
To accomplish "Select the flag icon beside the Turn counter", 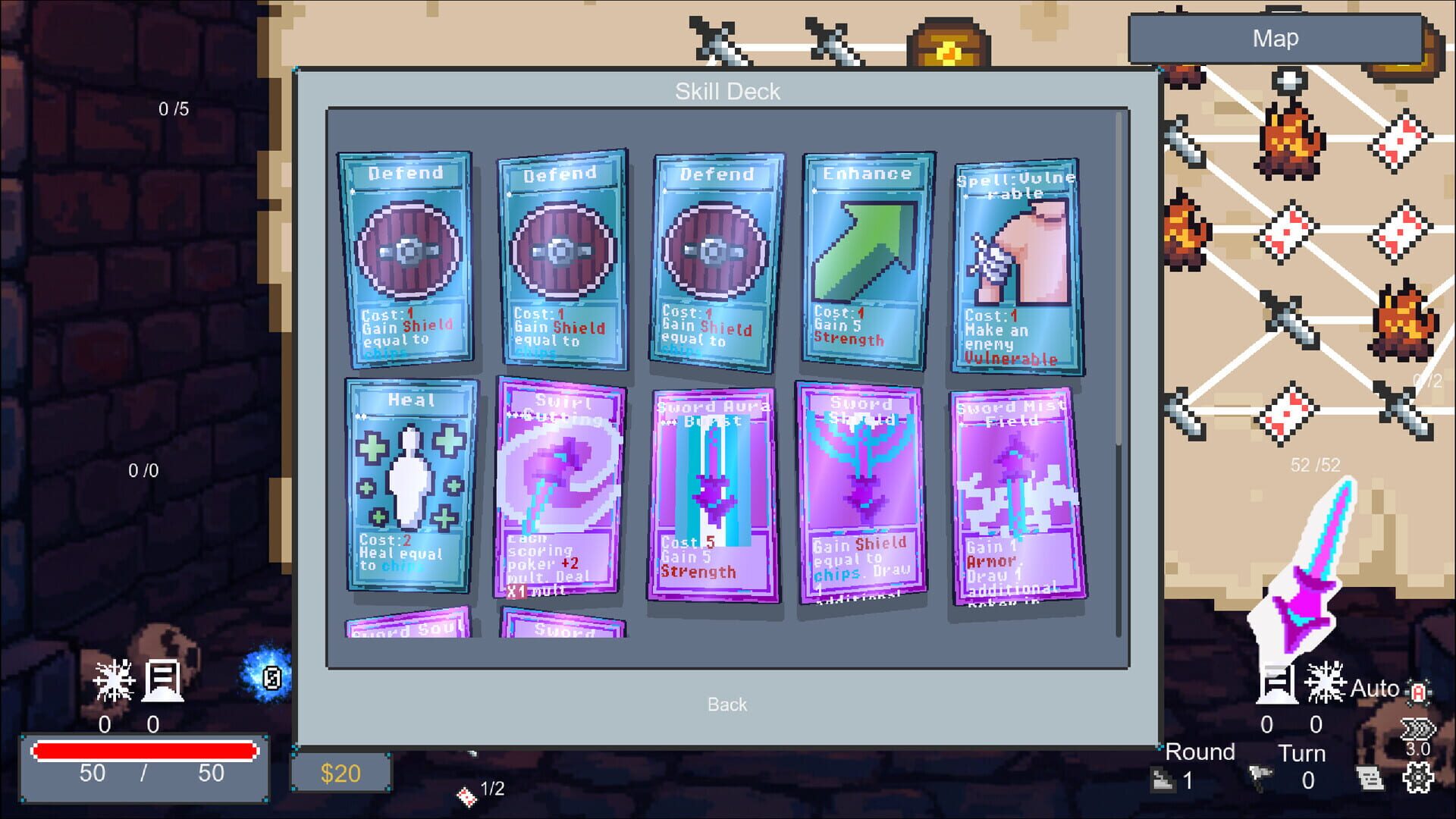I will coord(1260,776).
